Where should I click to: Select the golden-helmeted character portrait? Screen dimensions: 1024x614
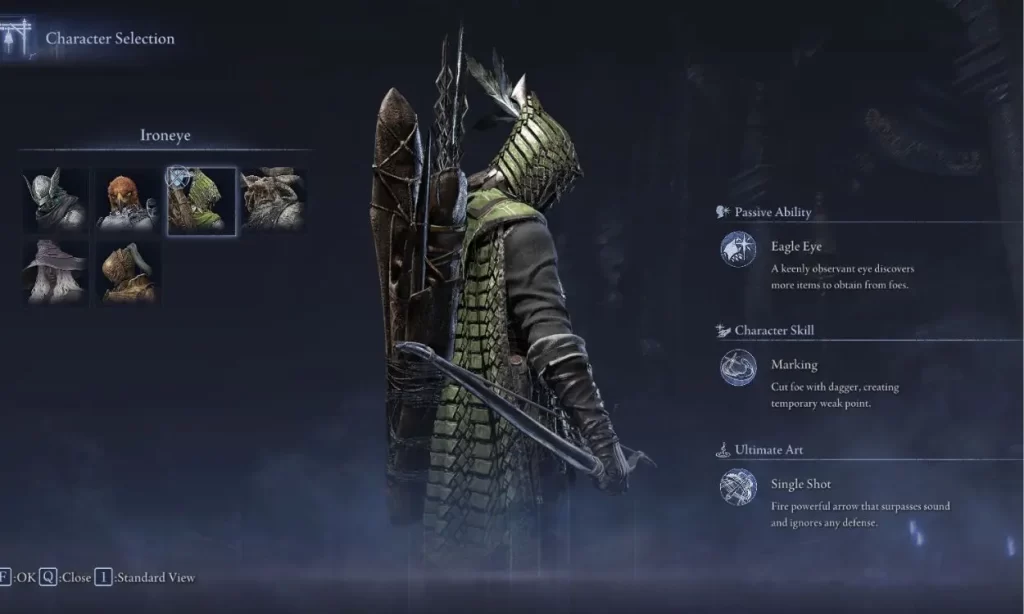coord(128,271)
